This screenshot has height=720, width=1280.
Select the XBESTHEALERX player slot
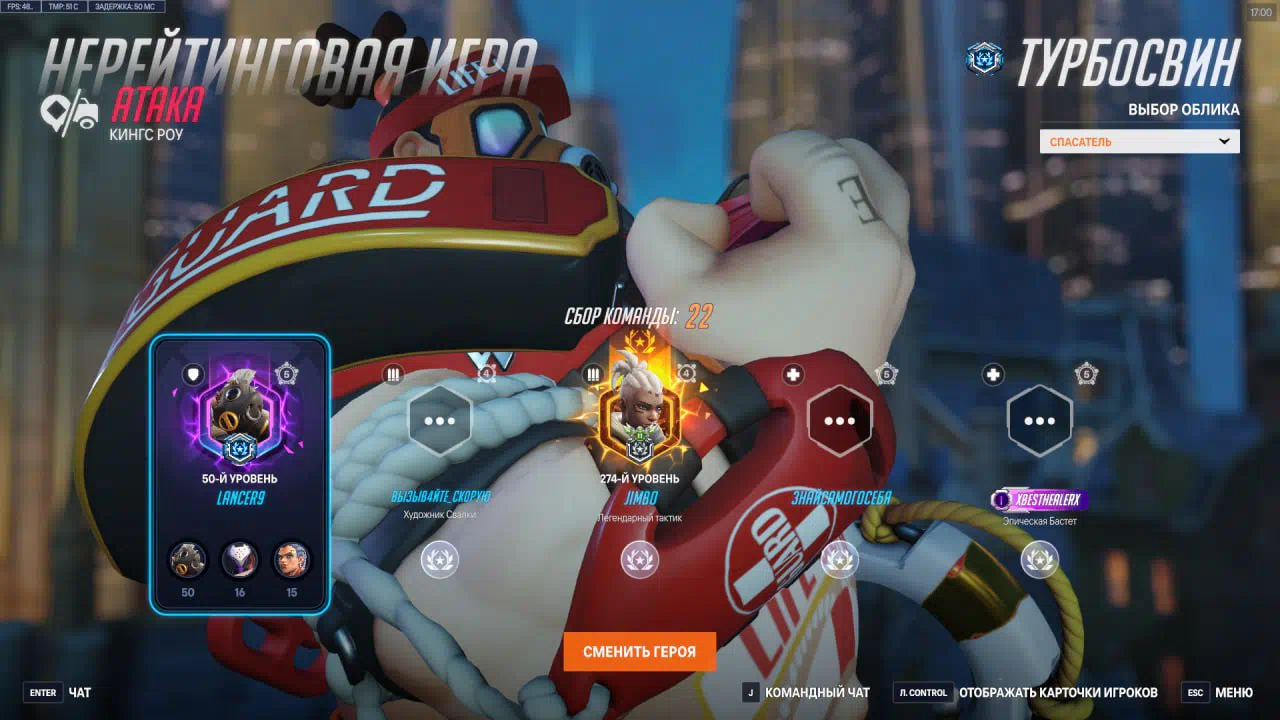click(1039, 421)
